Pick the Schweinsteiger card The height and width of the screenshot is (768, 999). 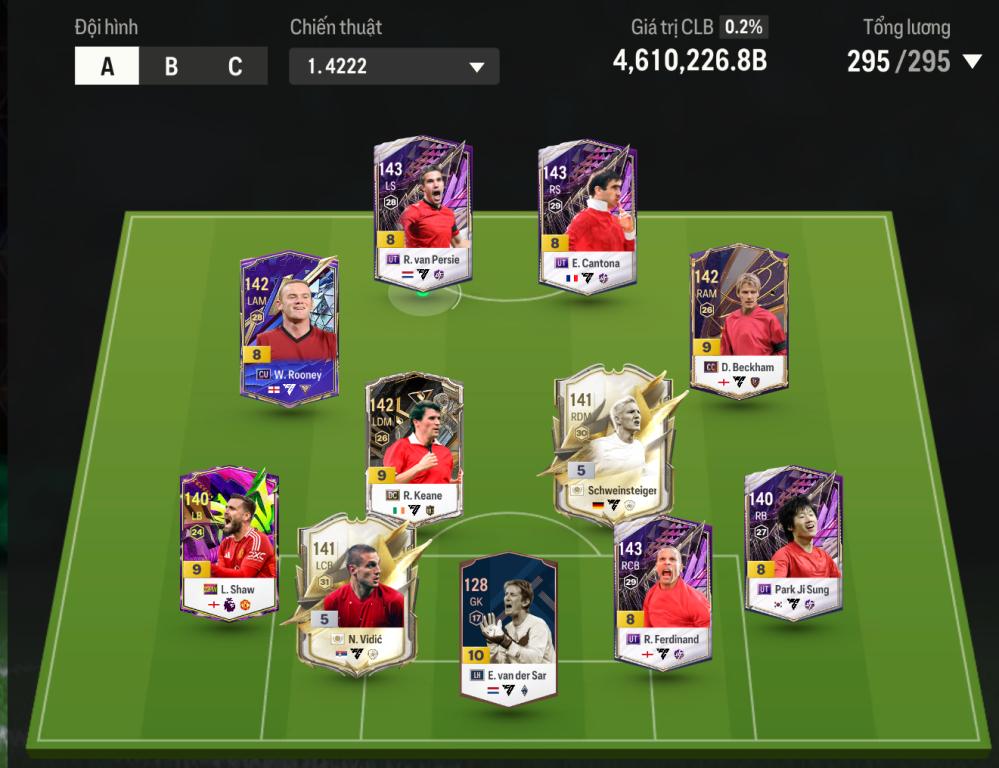pyautogui.click(x=612, y=445)
